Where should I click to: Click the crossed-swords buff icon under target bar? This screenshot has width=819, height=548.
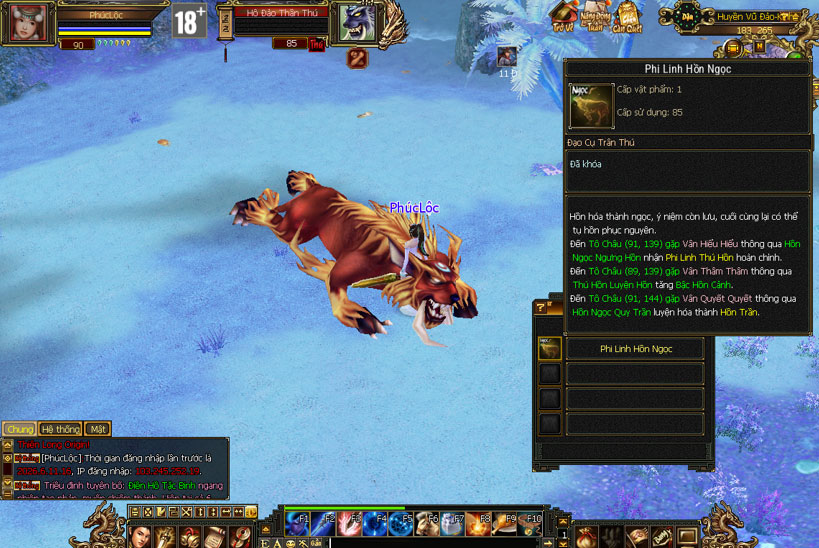pos(357,58)
